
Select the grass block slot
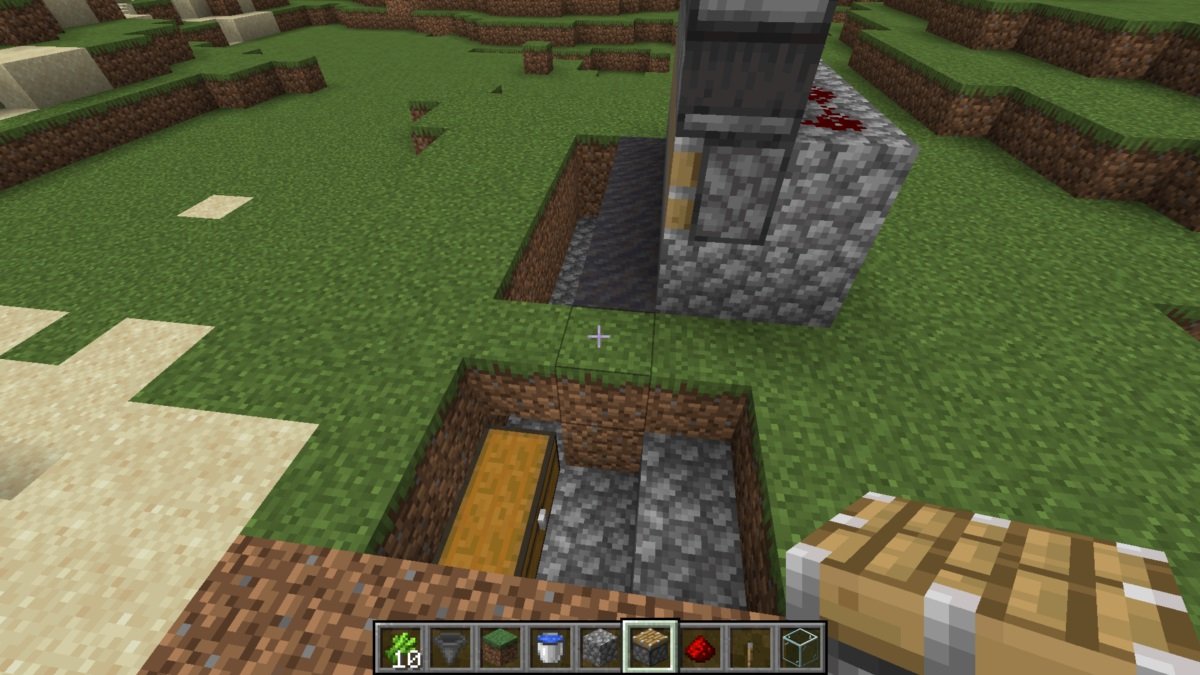[x=500, y=647]
